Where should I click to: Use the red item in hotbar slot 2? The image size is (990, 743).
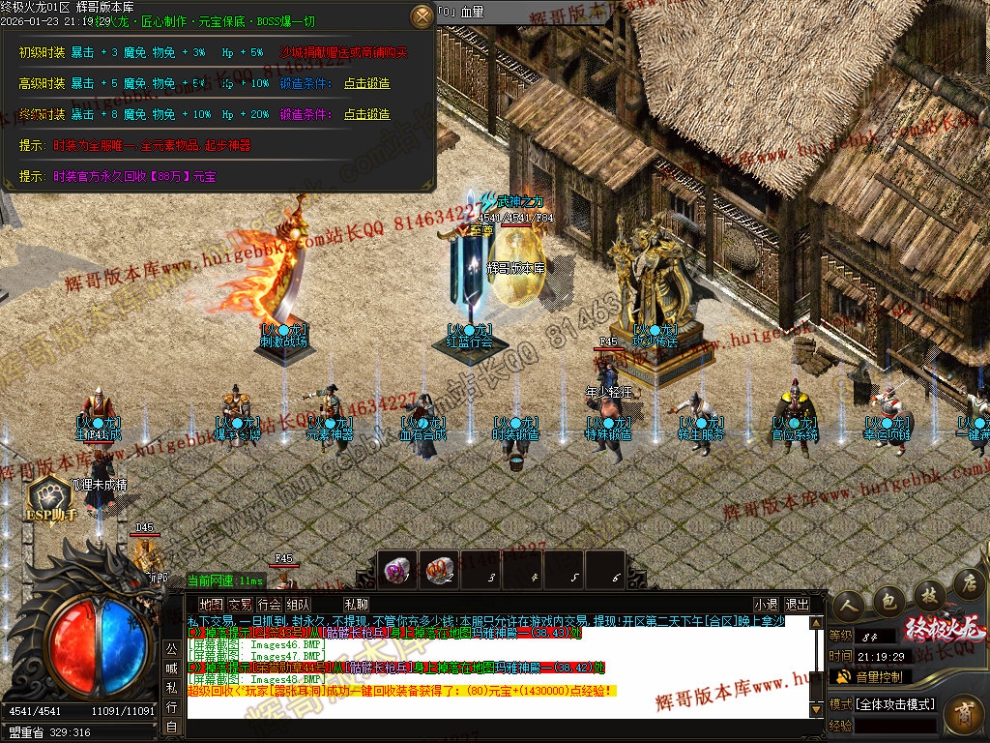[439, 569]
